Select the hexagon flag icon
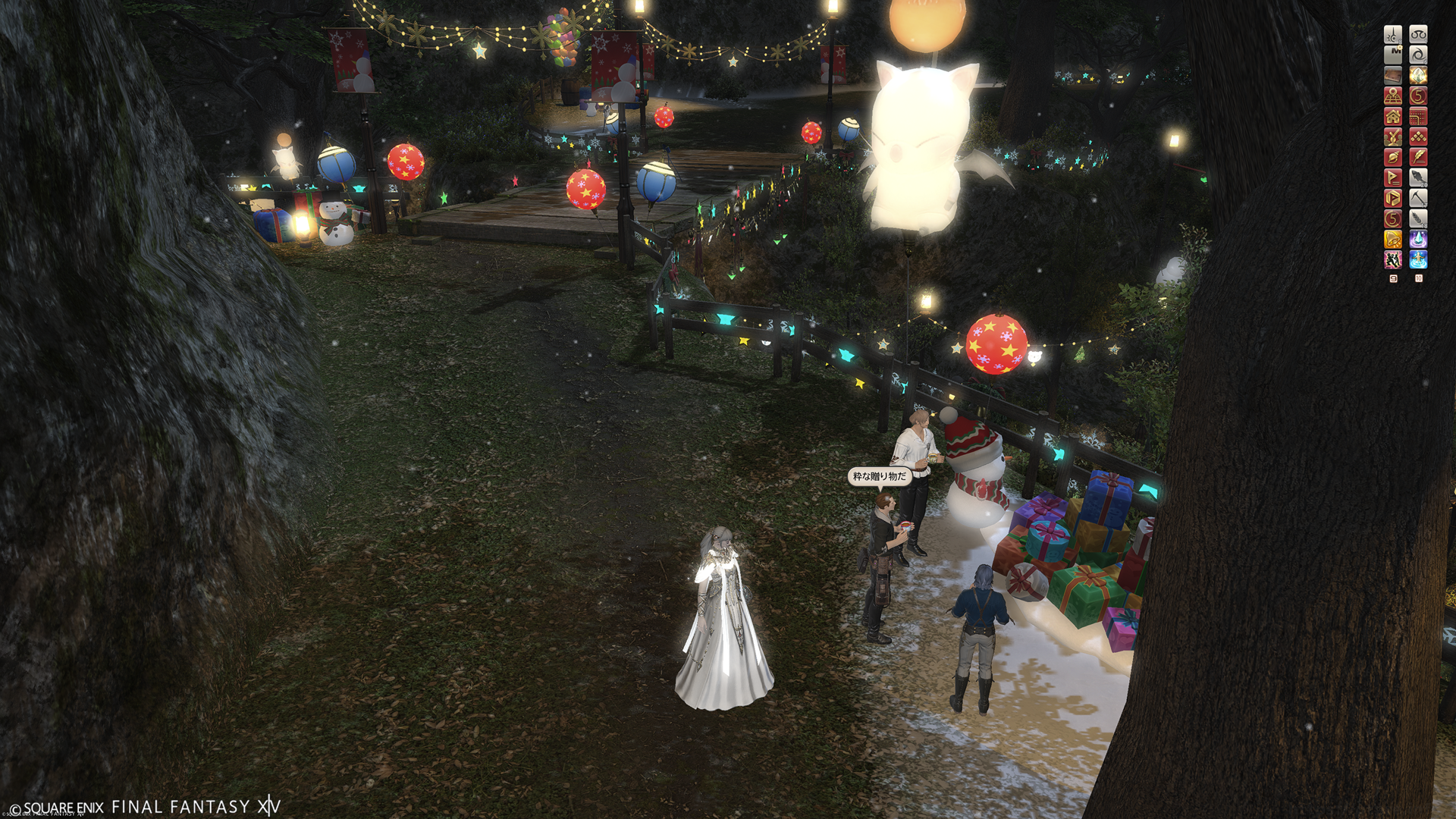 1393,198
